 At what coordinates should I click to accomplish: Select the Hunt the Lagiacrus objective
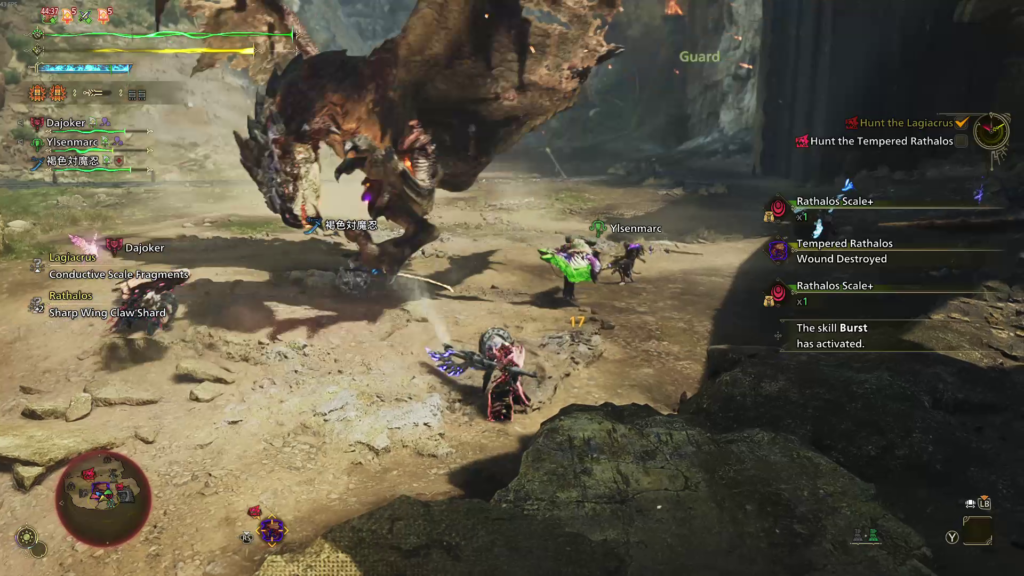[x=906, y=122]
